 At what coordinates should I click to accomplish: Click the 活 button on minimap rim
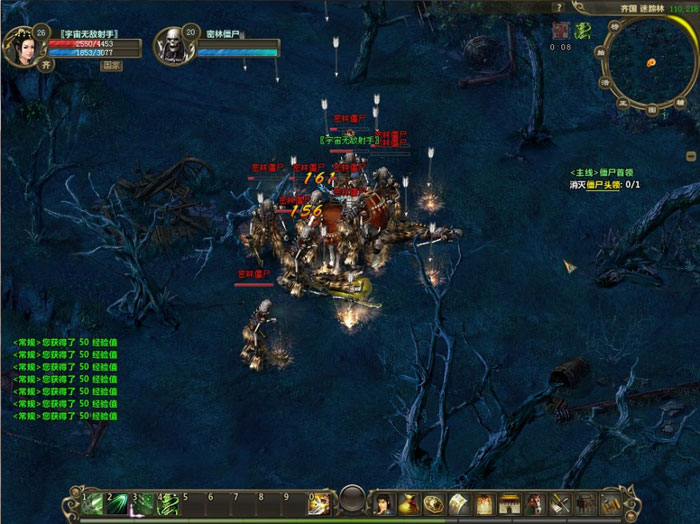pyautogui.click(x=606, y=82)
